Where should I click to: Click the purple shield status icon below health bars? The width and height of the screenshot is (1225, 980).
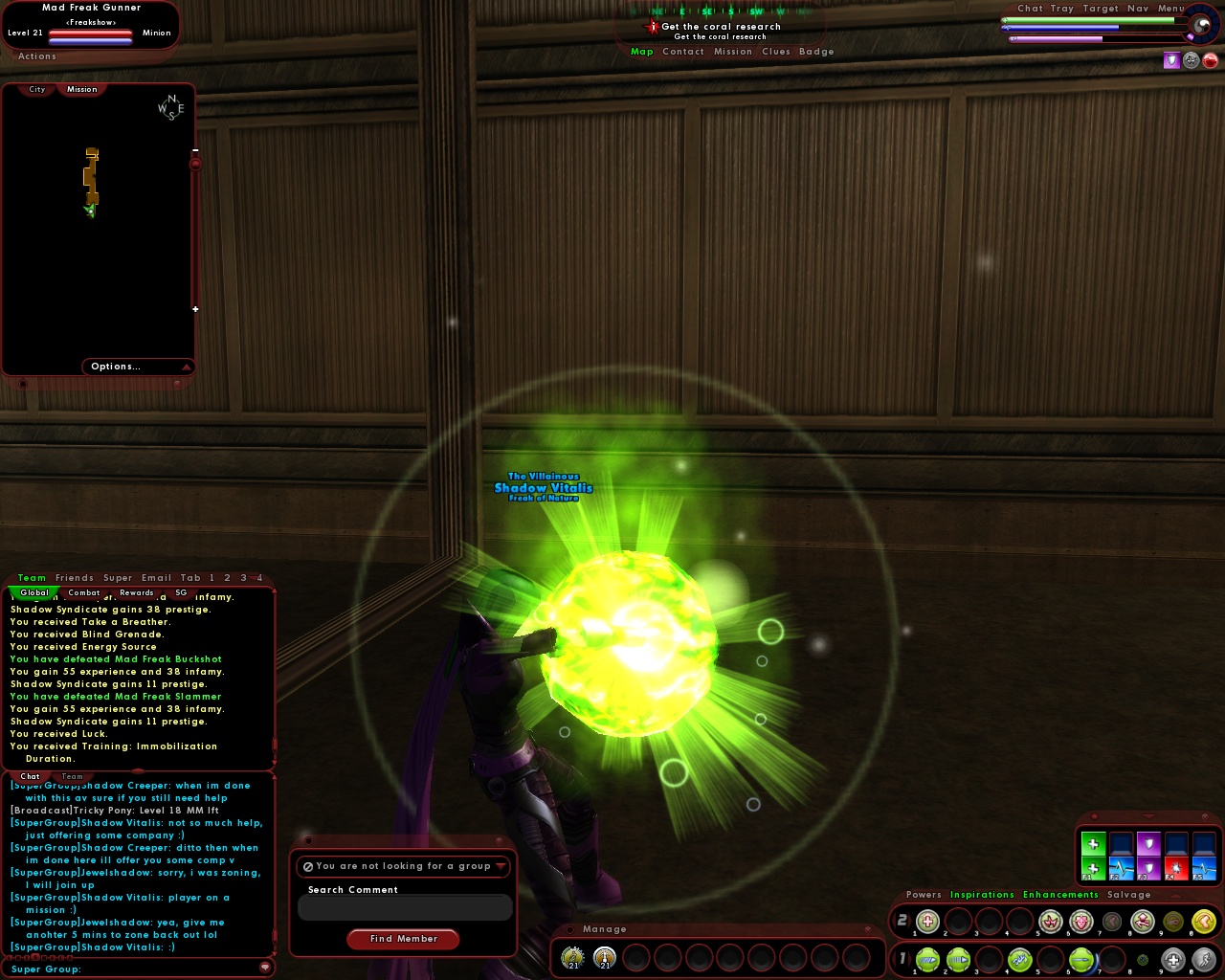pyautogui.click(x=1171, y=60)
